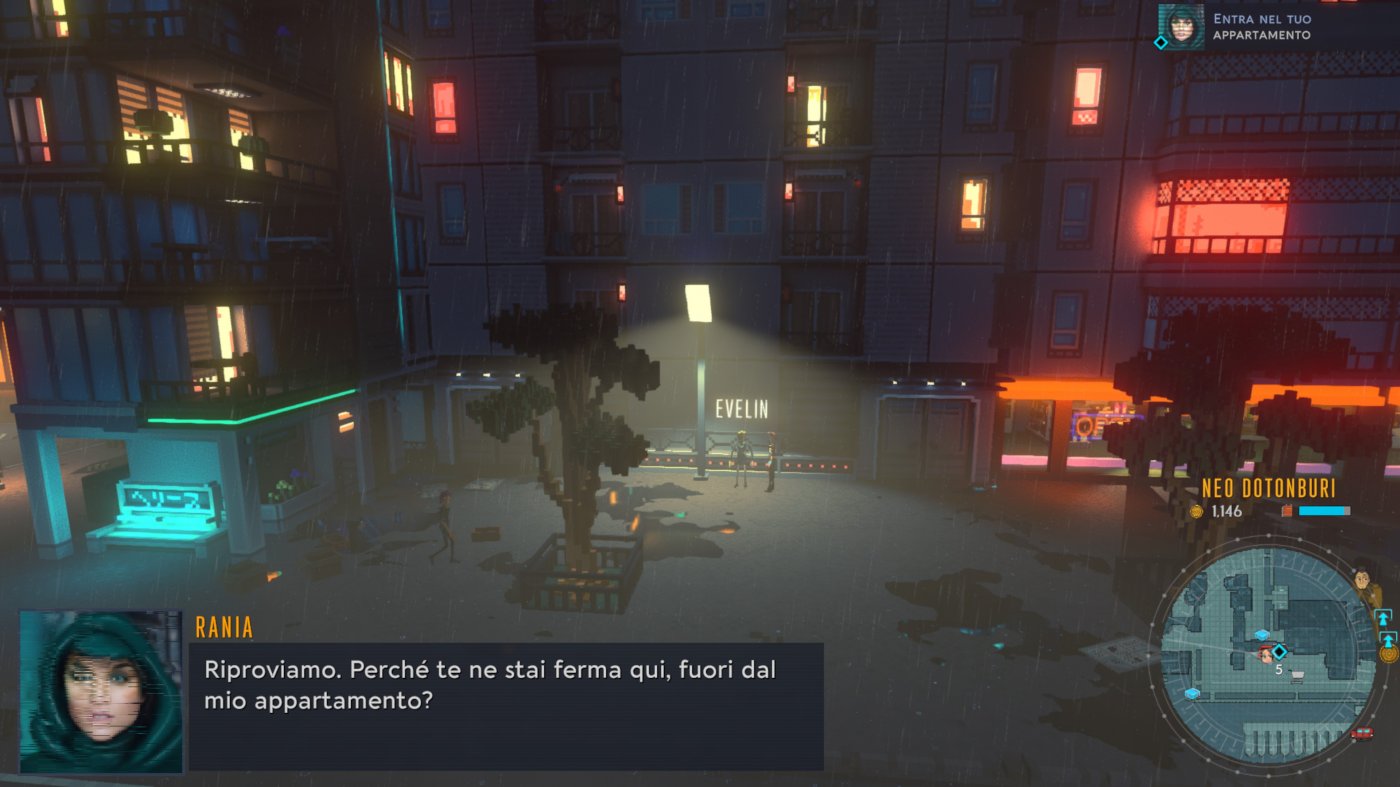Click the NPC portrait icon on the minimap's right edge
Image resolution: width=1400 pixels, height=787 pixels.
(1361, 580)
